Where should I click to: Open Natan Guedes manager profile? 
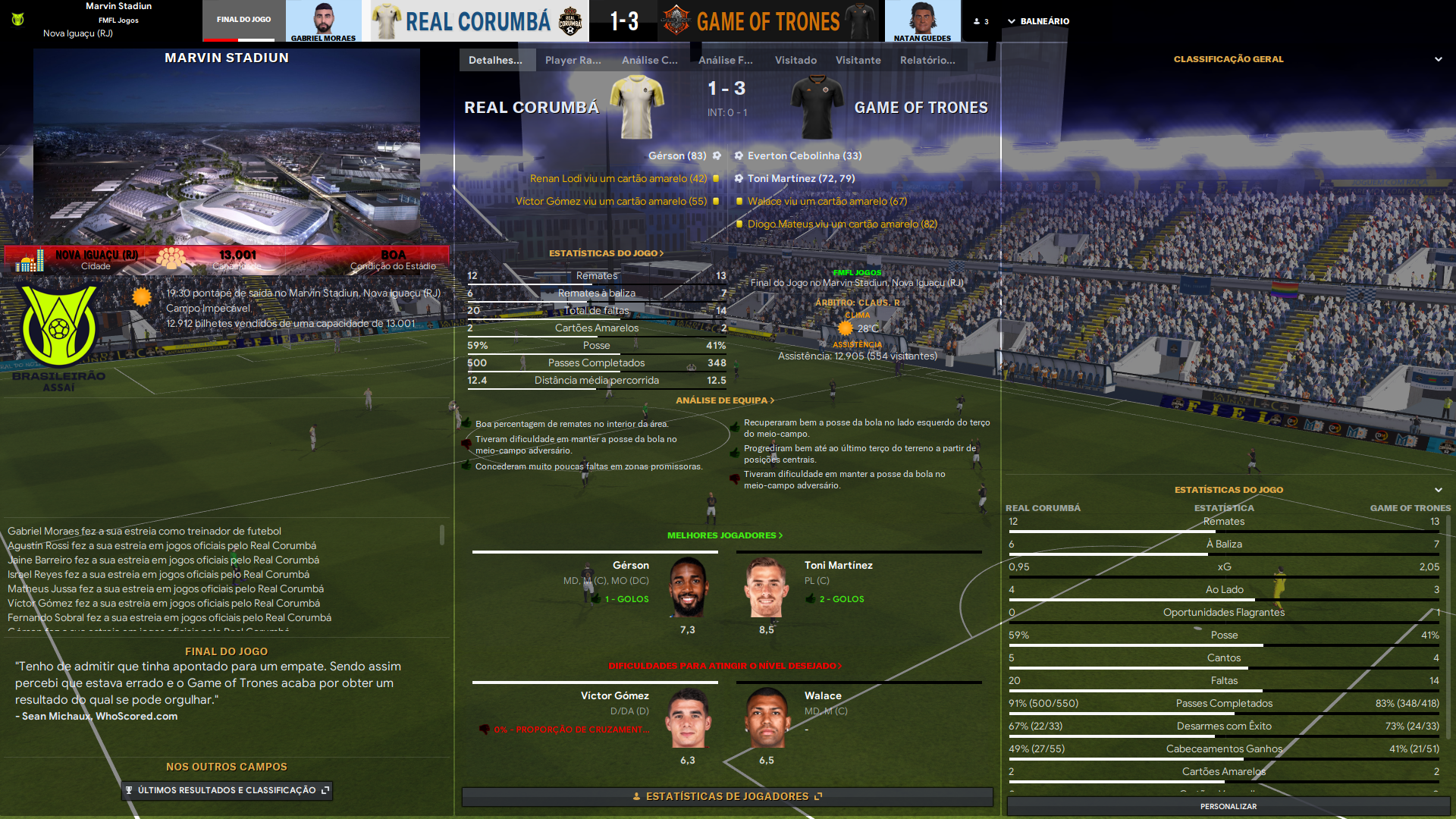coord(921,21)
